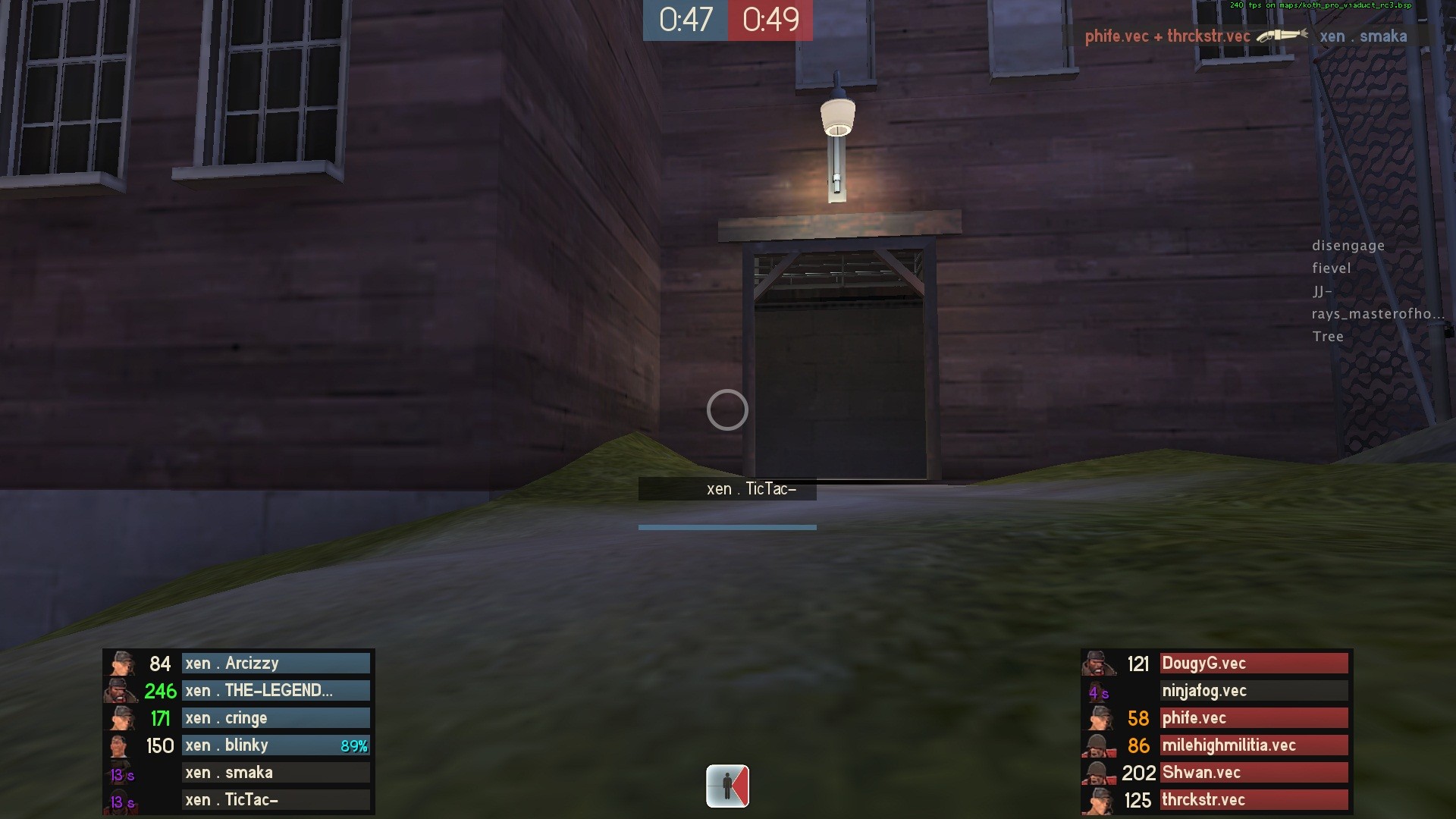
Task: Select the Demoman portrait next to THE-LEGEND
Action: 123,690
